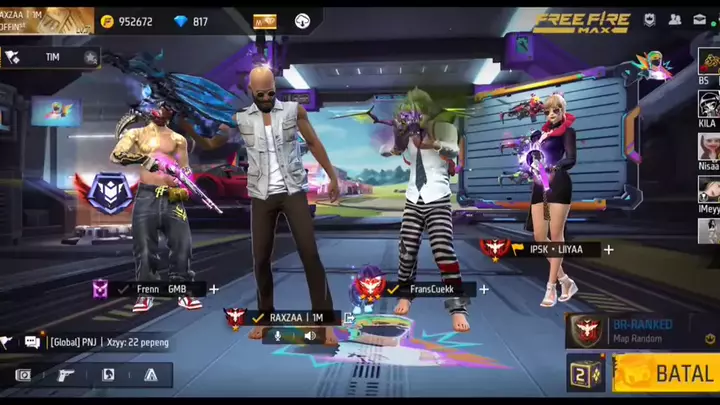This screenshot has height=405, width=720.
Task: Open the mail envelope icon
Action: [x=700, y=19]
